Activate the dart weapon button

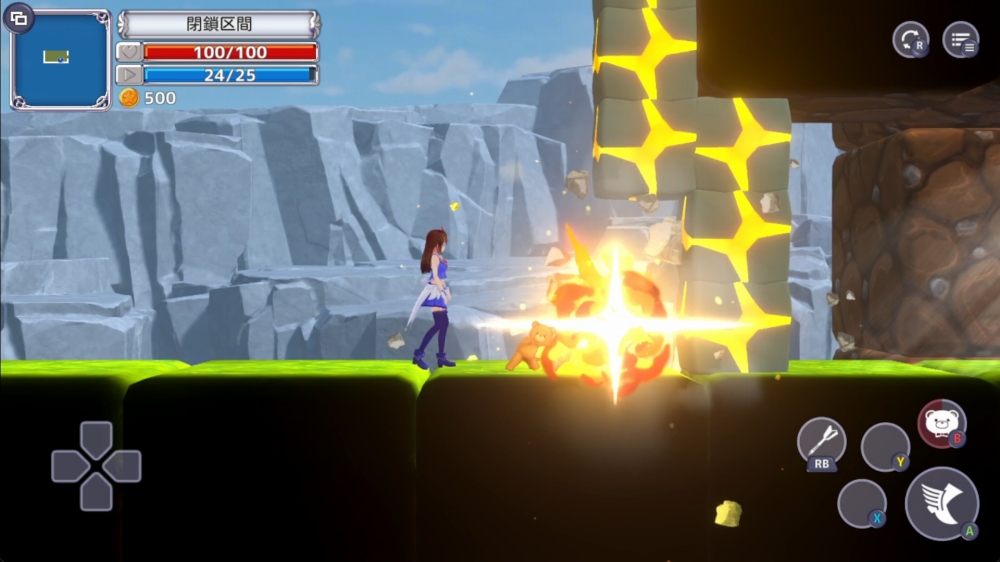[821, 441]
